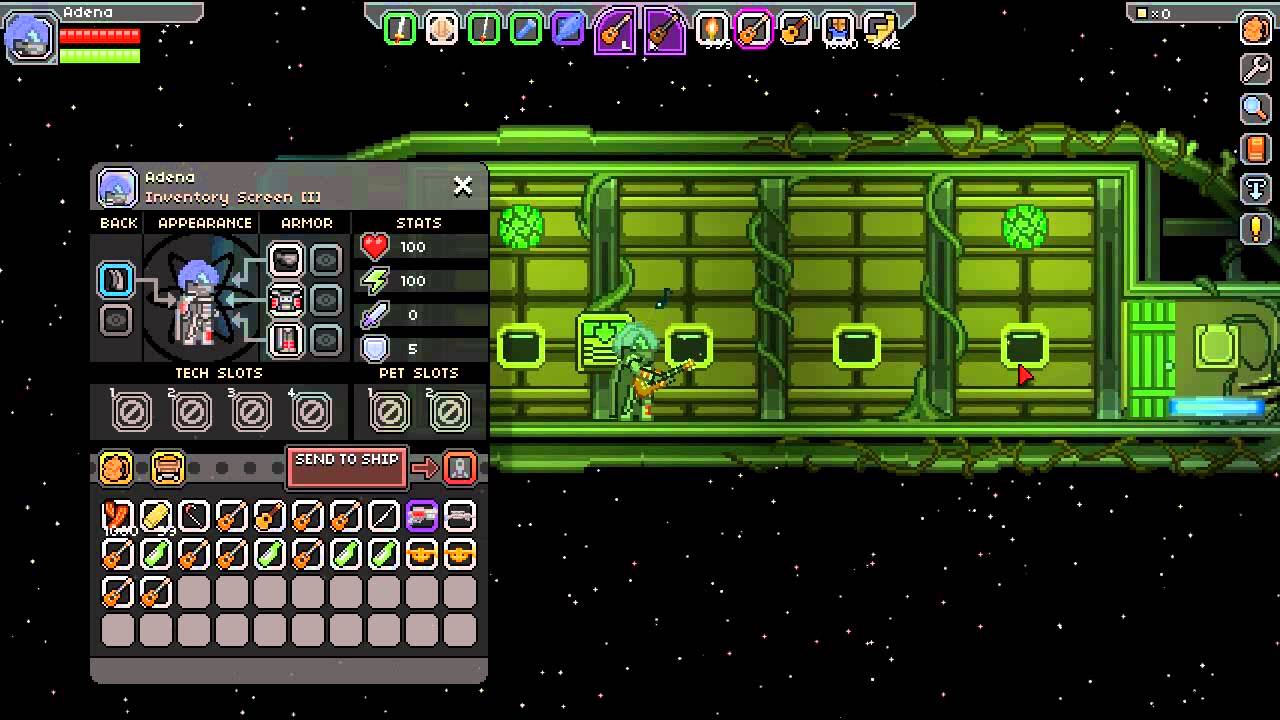Viewport: 1280px width, 720px height.
Task: Pick the yellow block stack in the inventory
Action: 155,516
